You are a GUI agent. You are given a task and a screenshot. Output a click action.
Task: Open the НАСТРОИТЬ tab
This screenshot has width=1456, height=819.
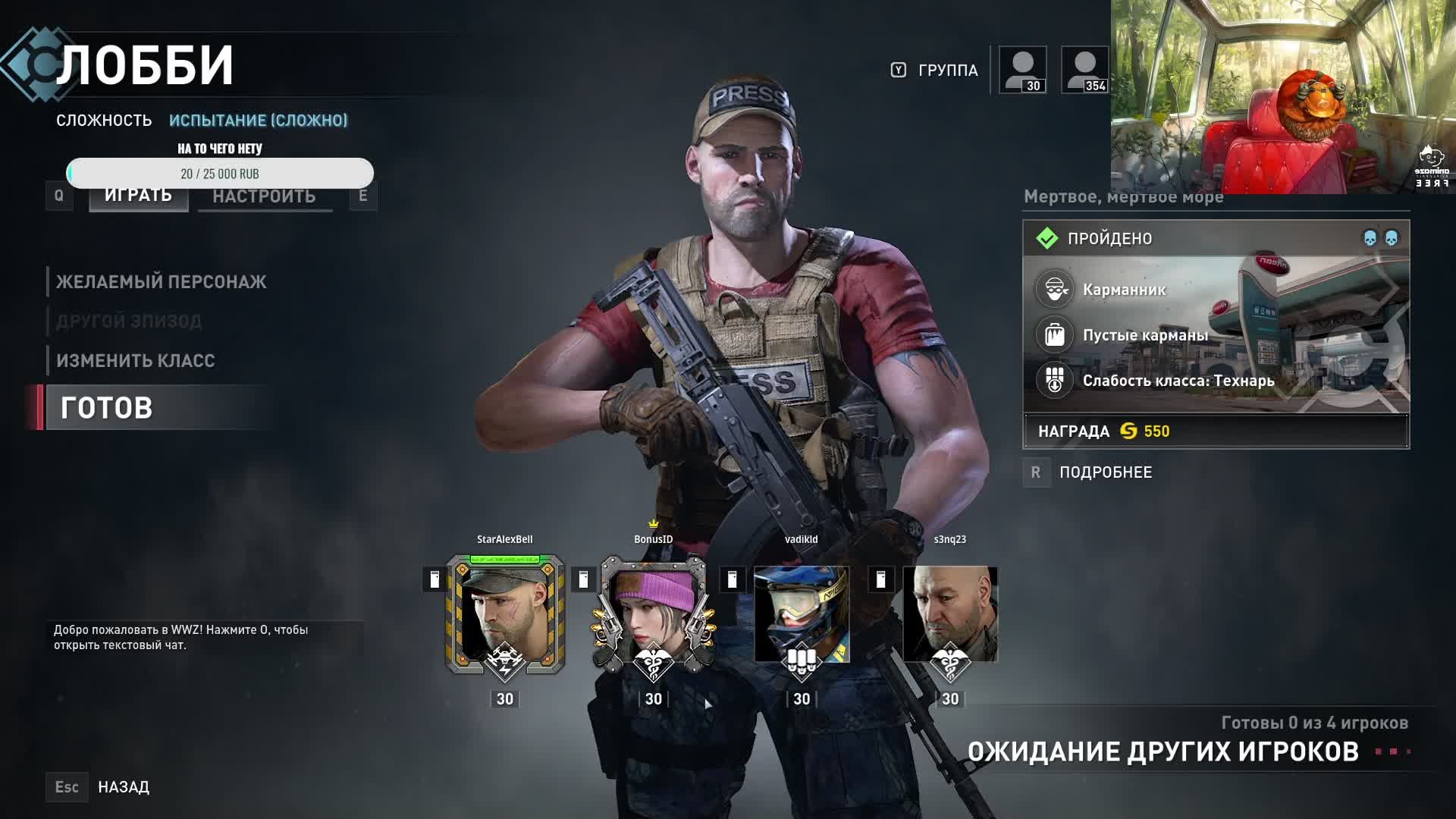264,196
